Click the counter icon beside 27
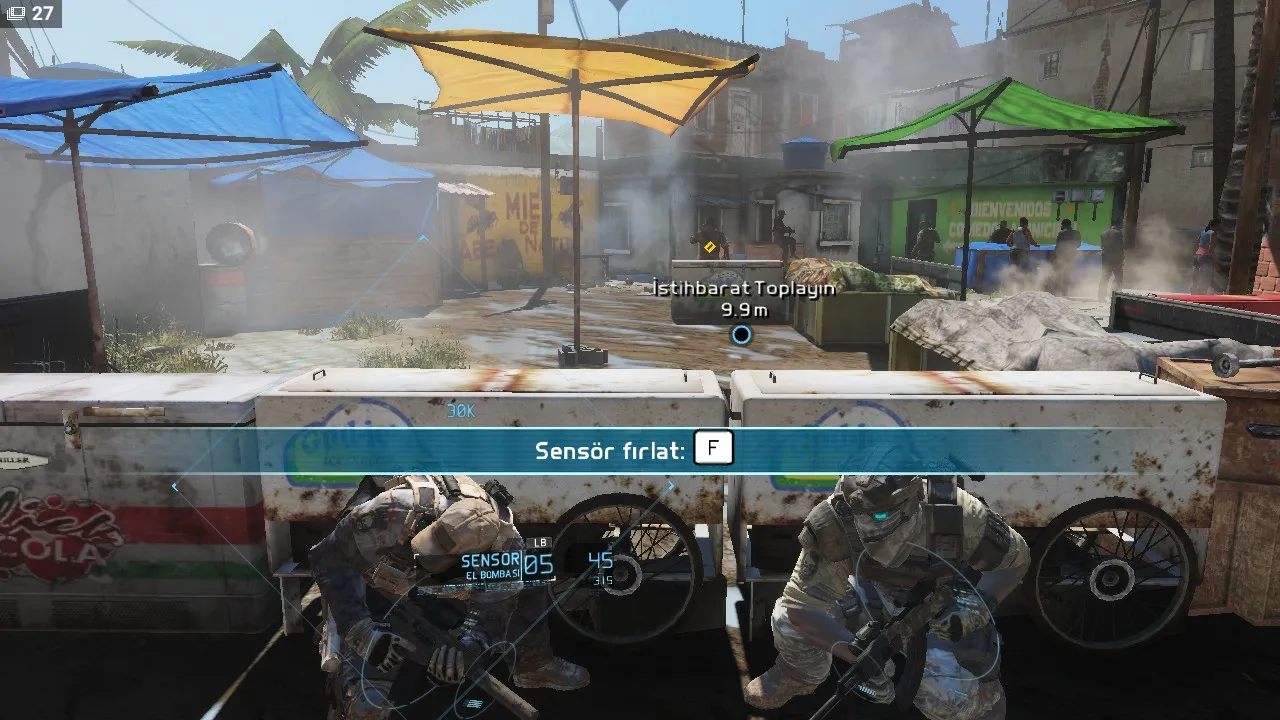 pos(16,13)
